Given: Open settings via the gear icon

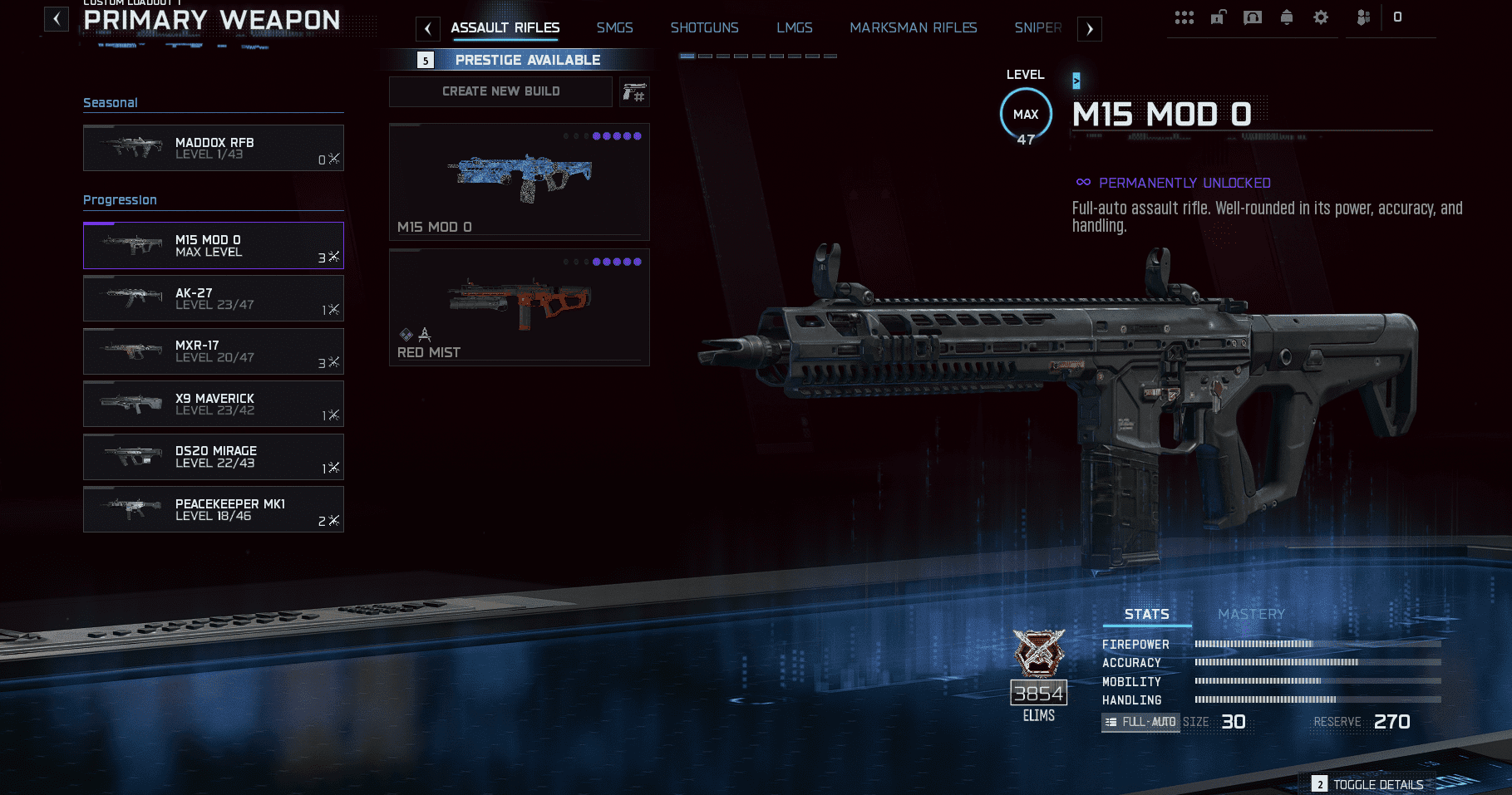Looking at the screenshot, I should coord(1321,17).
